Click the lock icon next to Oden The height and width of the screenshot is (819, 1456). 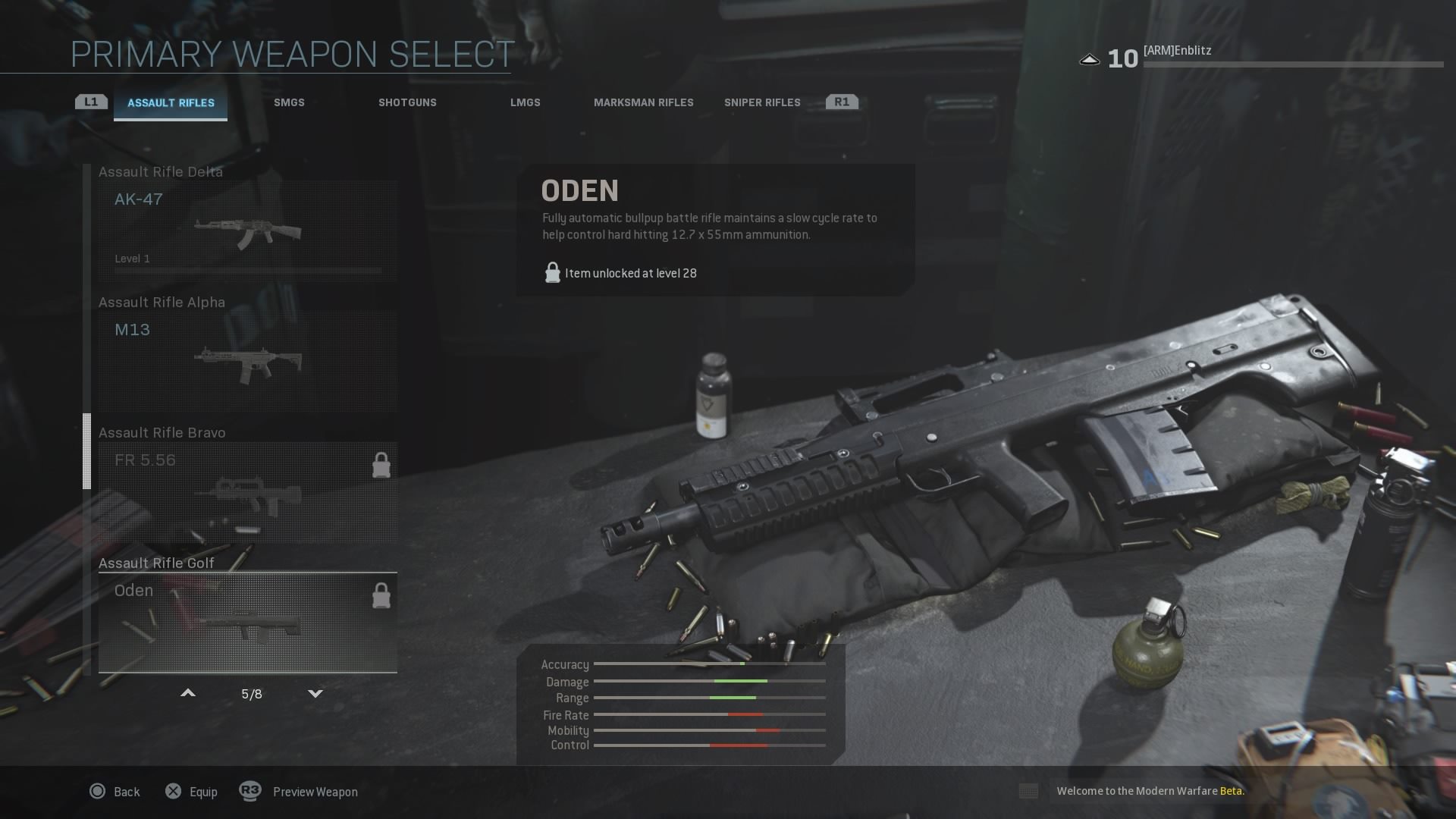tap(381, 595)
